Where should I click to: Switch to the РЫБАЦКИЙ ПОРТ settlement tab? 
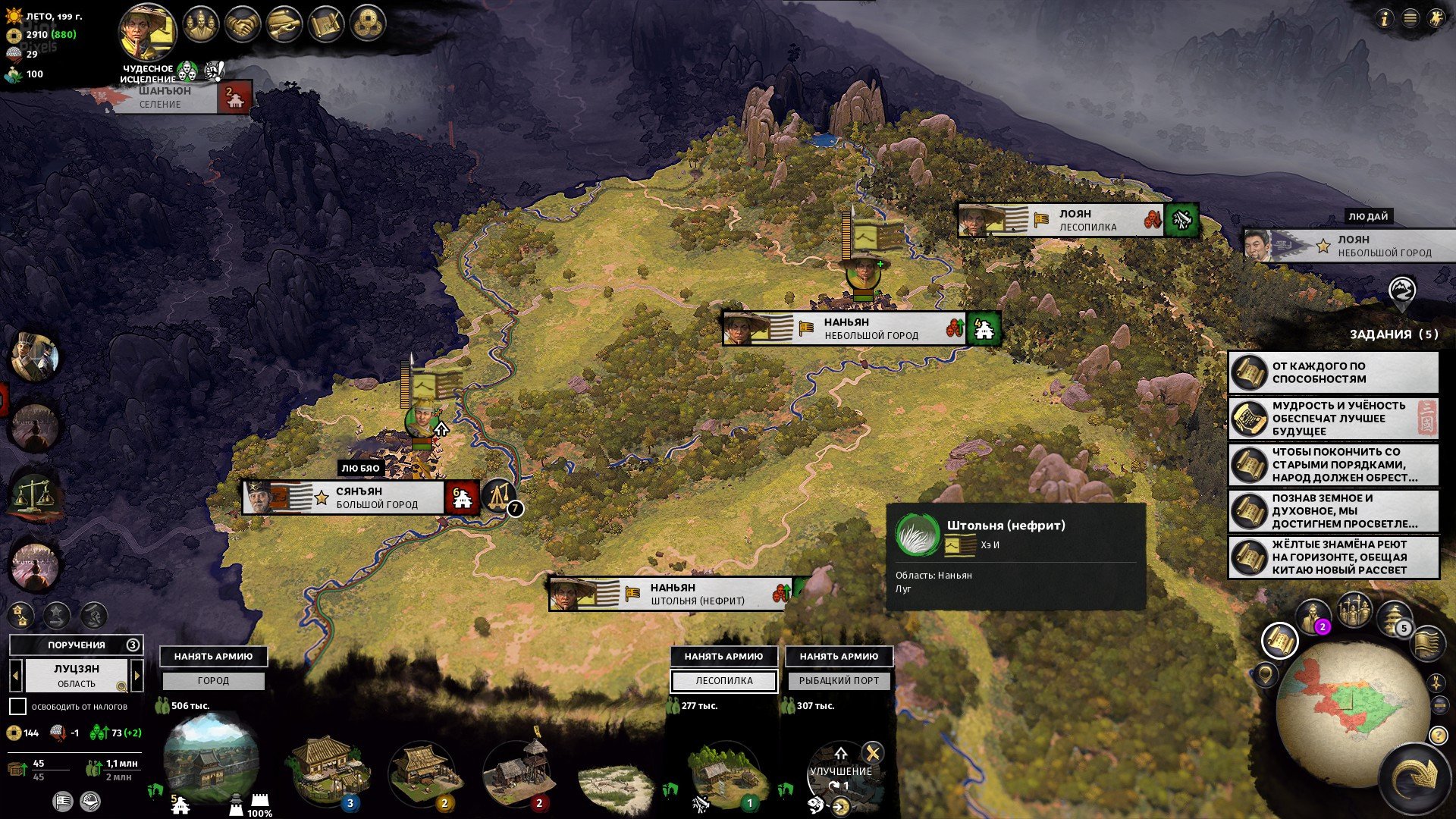coord(839,681)
